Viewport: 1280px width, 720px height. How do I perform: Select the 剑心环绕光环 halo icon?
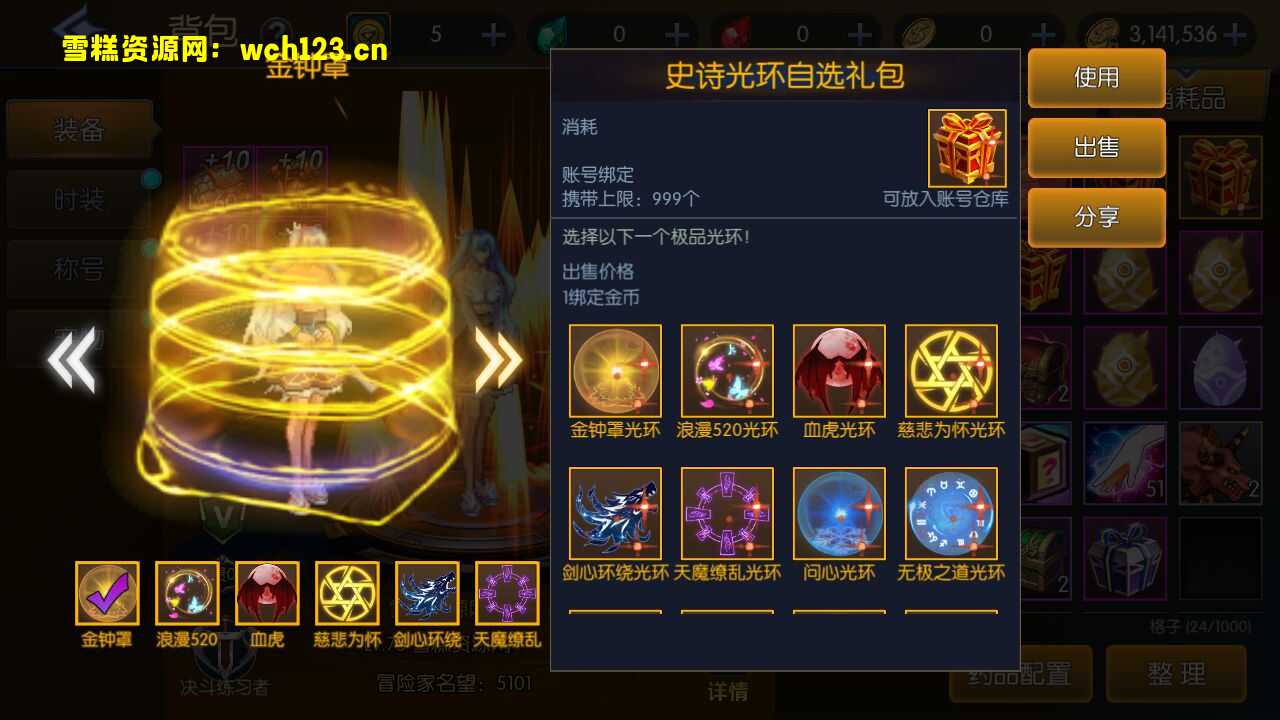tap(615, 514)
